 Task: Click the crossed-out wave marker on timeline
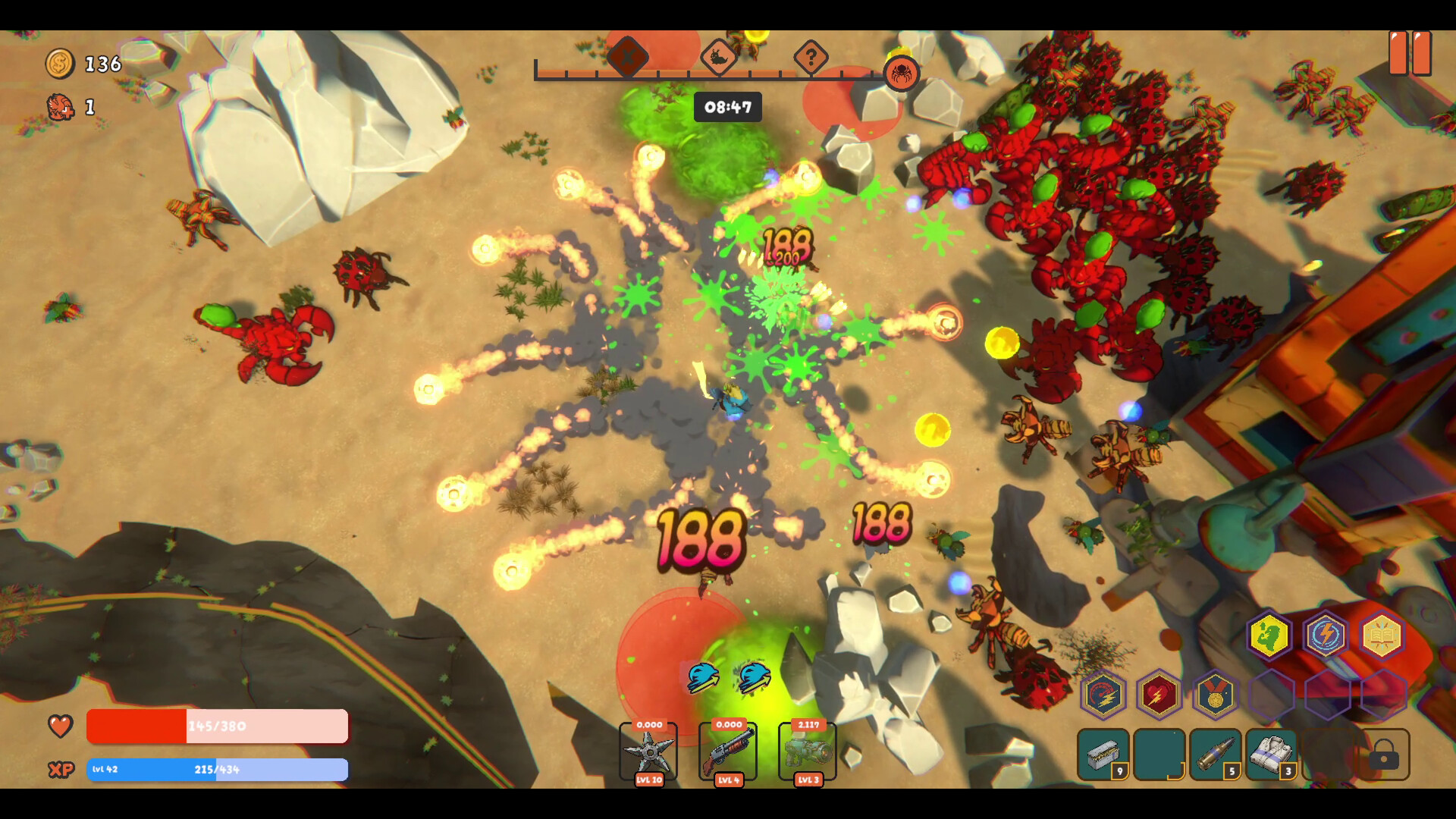628,57
